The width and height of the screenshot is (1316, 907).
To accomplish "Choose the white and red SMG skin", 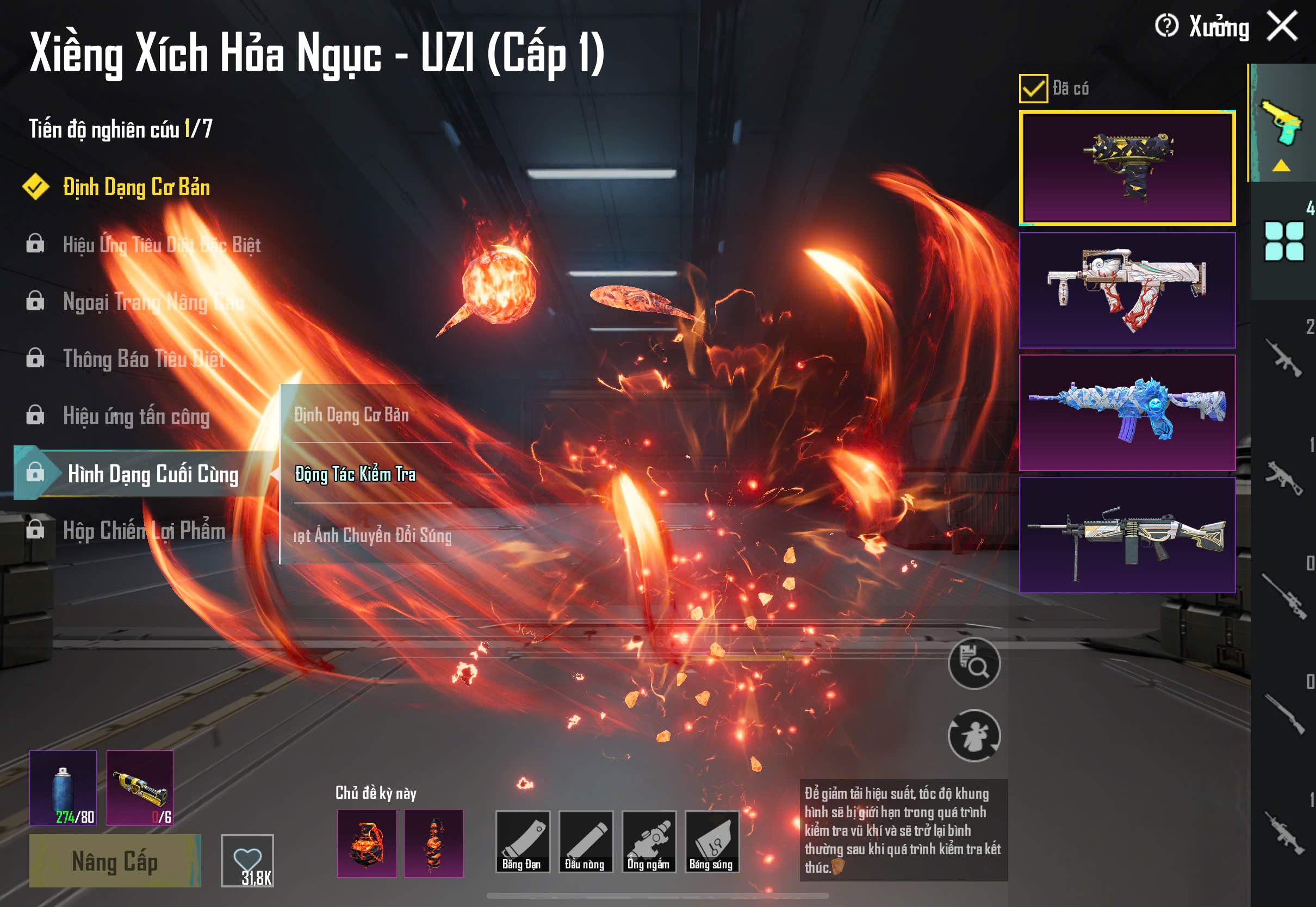I will [1127, 290].
